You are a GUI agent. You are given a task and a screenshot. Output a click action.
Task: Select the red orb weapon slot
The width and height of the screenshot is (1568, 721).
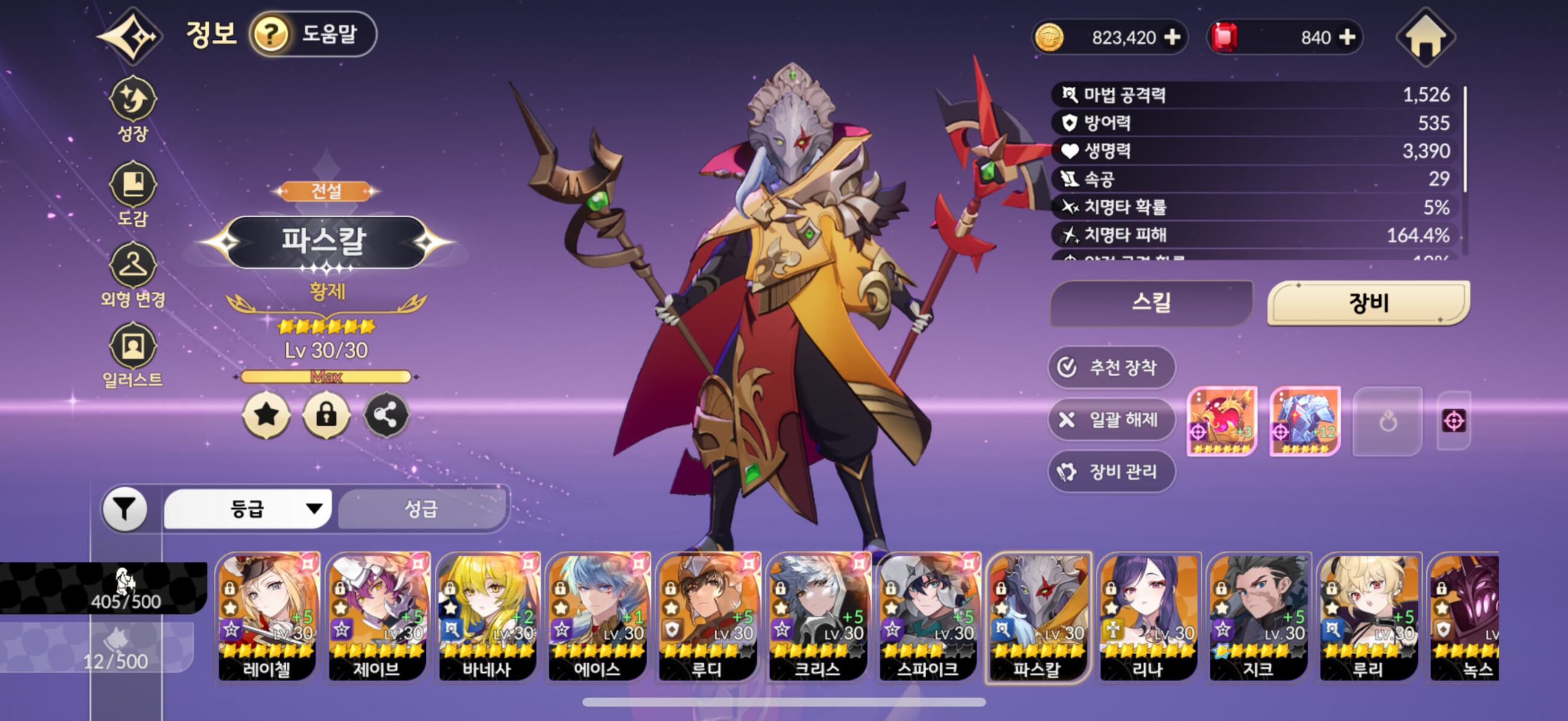(1222, 420)
